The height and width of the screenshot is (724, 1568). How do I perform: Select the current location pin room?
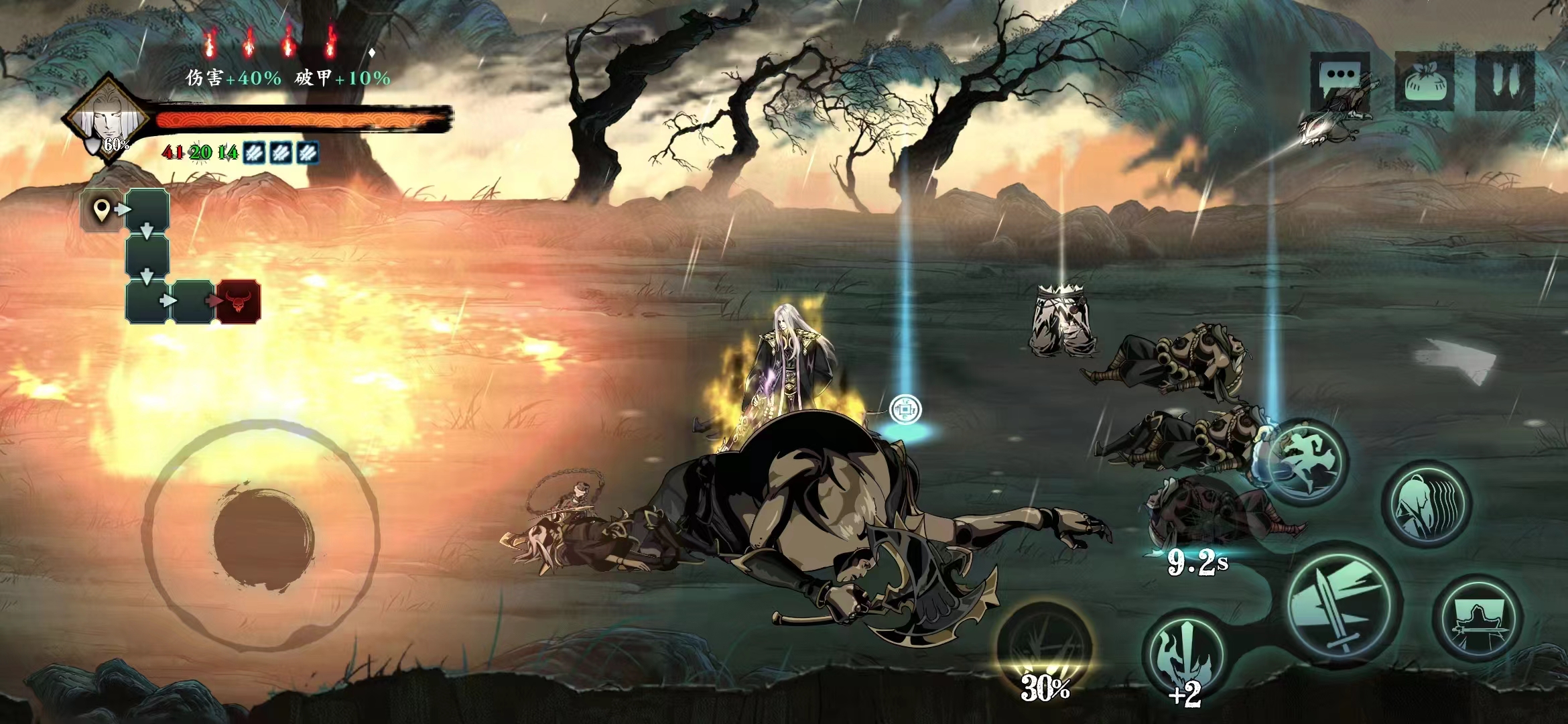point(102,210)
